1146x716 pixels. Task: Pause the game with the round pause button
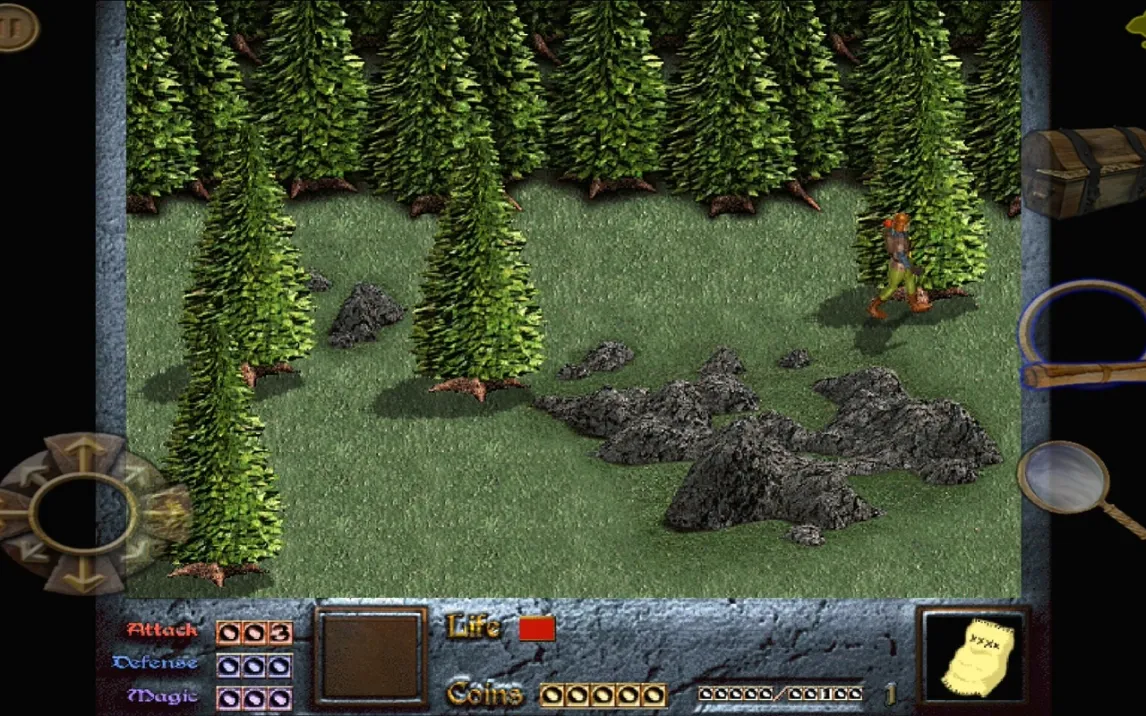(x=16, y=27)
